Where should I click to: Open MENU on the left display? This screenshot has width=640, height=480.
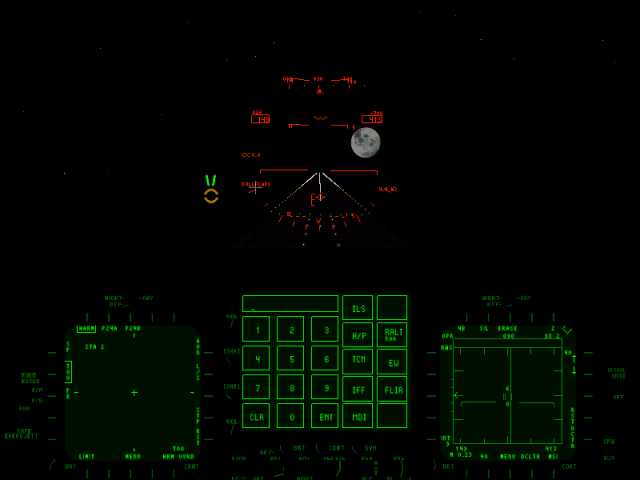click(133, 456)
